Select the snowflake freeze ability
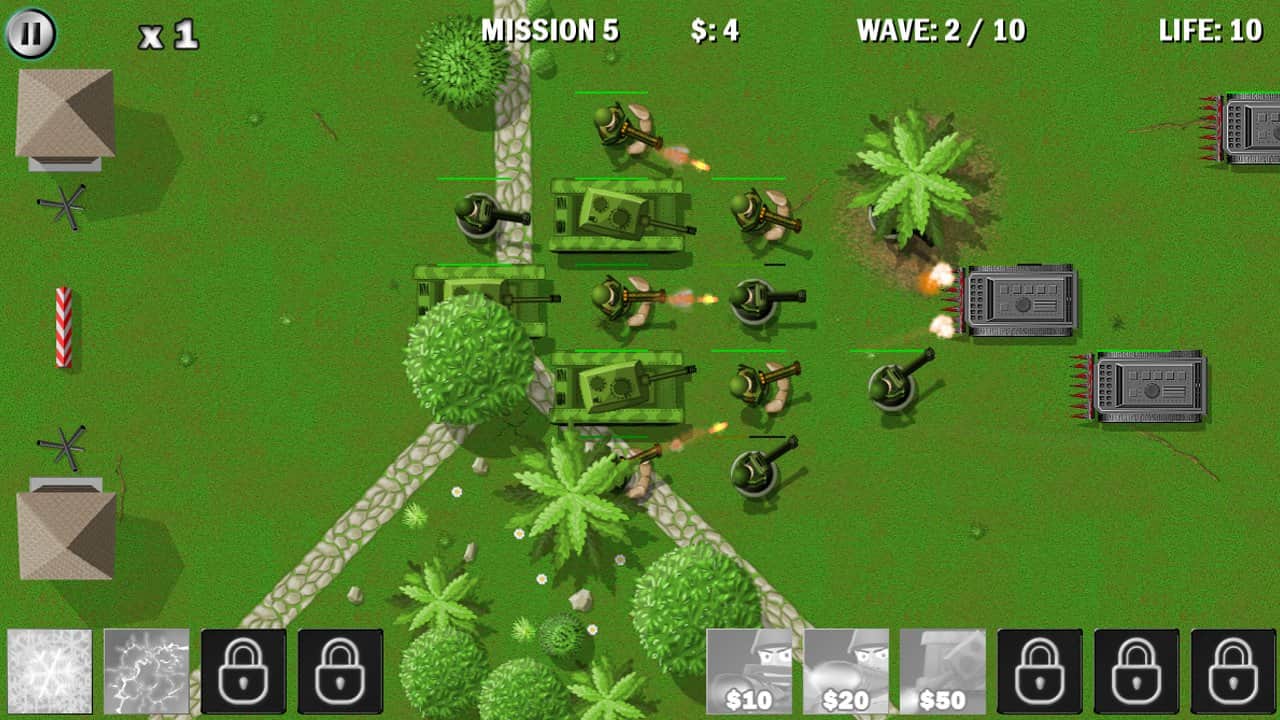This screenshot has width=1280, height=720. (x=48, y=670)
